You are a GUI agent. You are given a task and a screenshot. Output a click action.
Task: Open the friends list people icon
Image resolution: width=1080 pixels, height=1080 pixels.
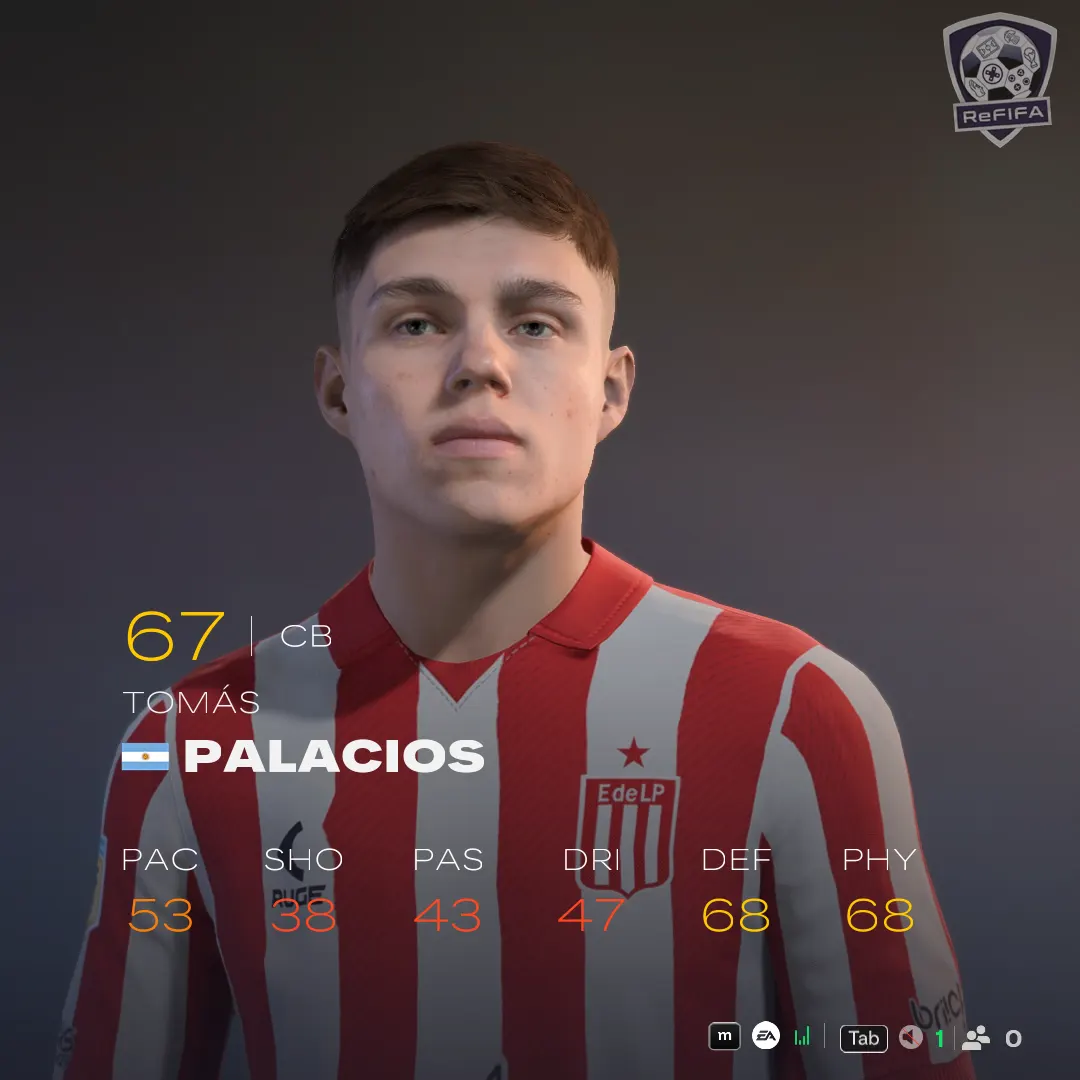[975, 1038]
